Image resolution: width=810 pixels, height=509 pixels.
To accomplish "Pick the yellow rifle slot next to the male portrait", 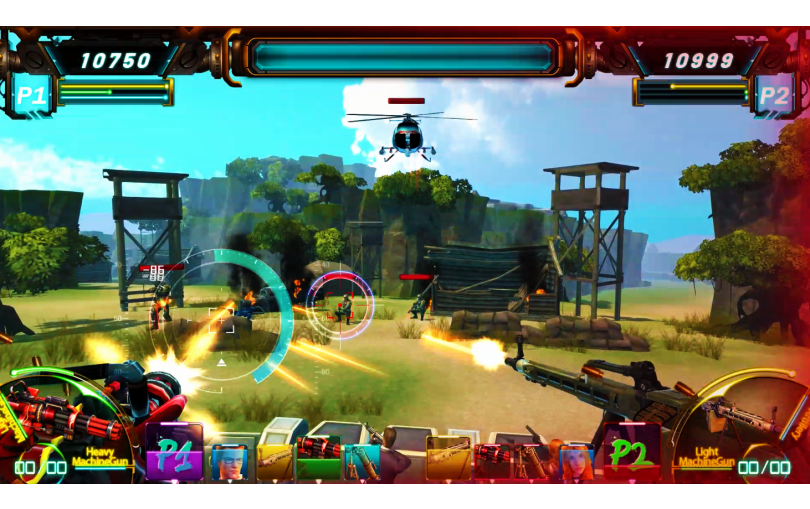I will point(275,460).
